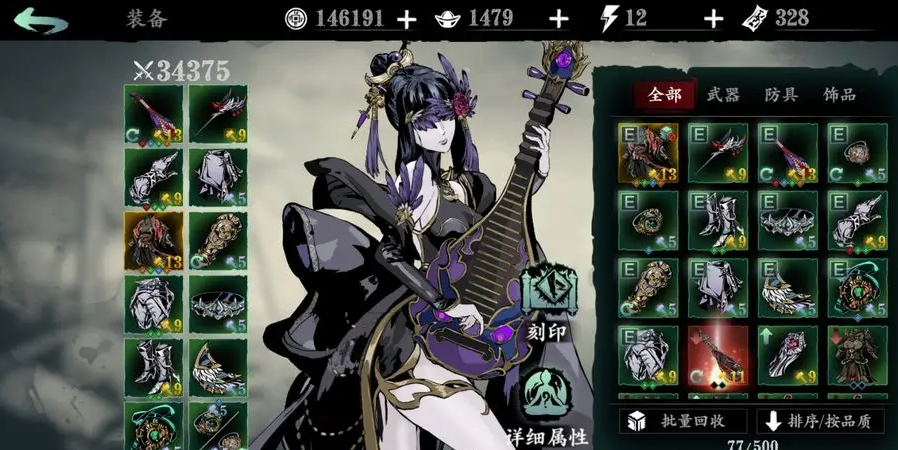Switch to the 全部 (All) tab
The width and height of the screenshot is (898, 450).
(664, 95)
